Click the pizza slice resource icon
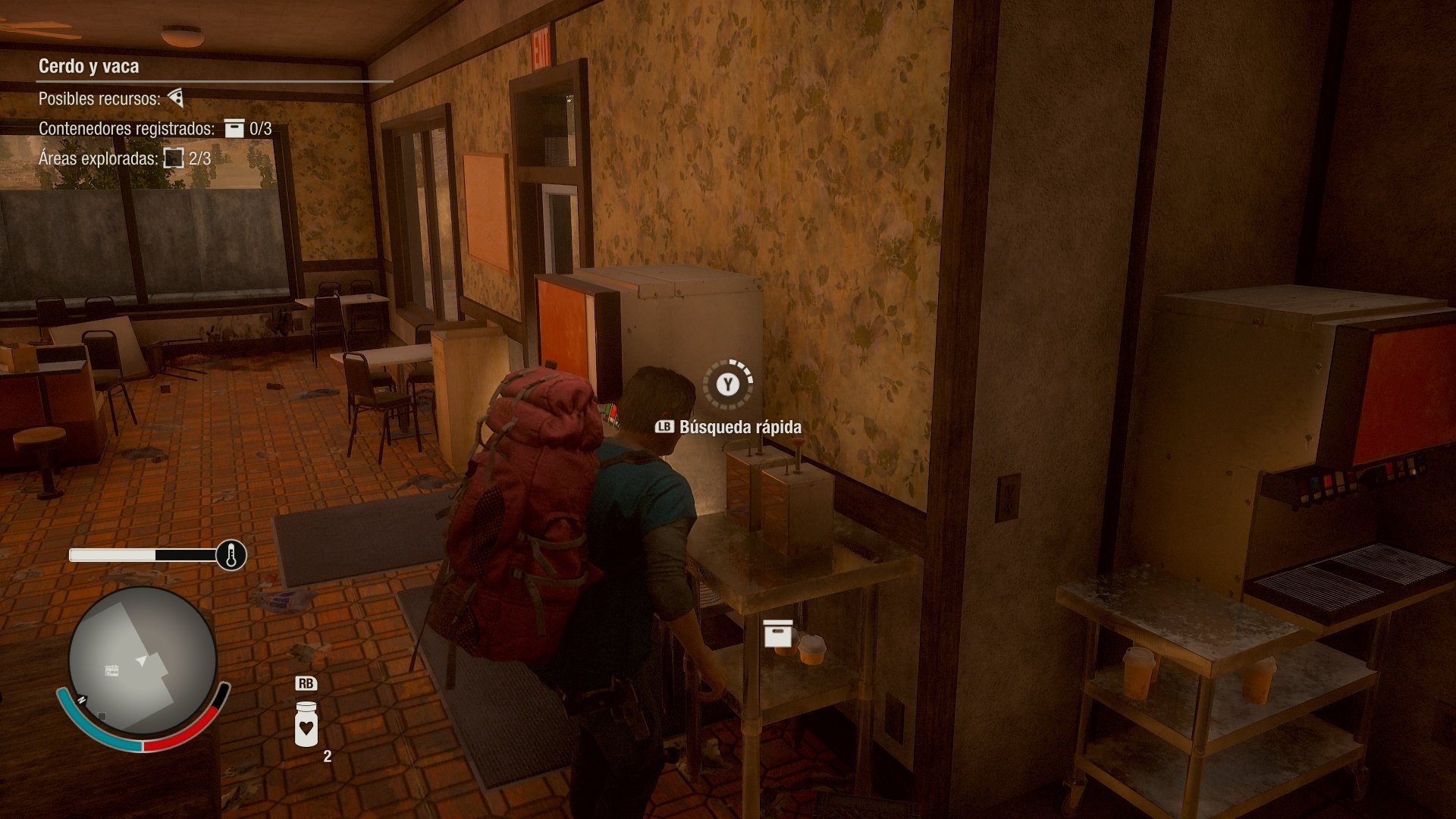 click(176, 98)
